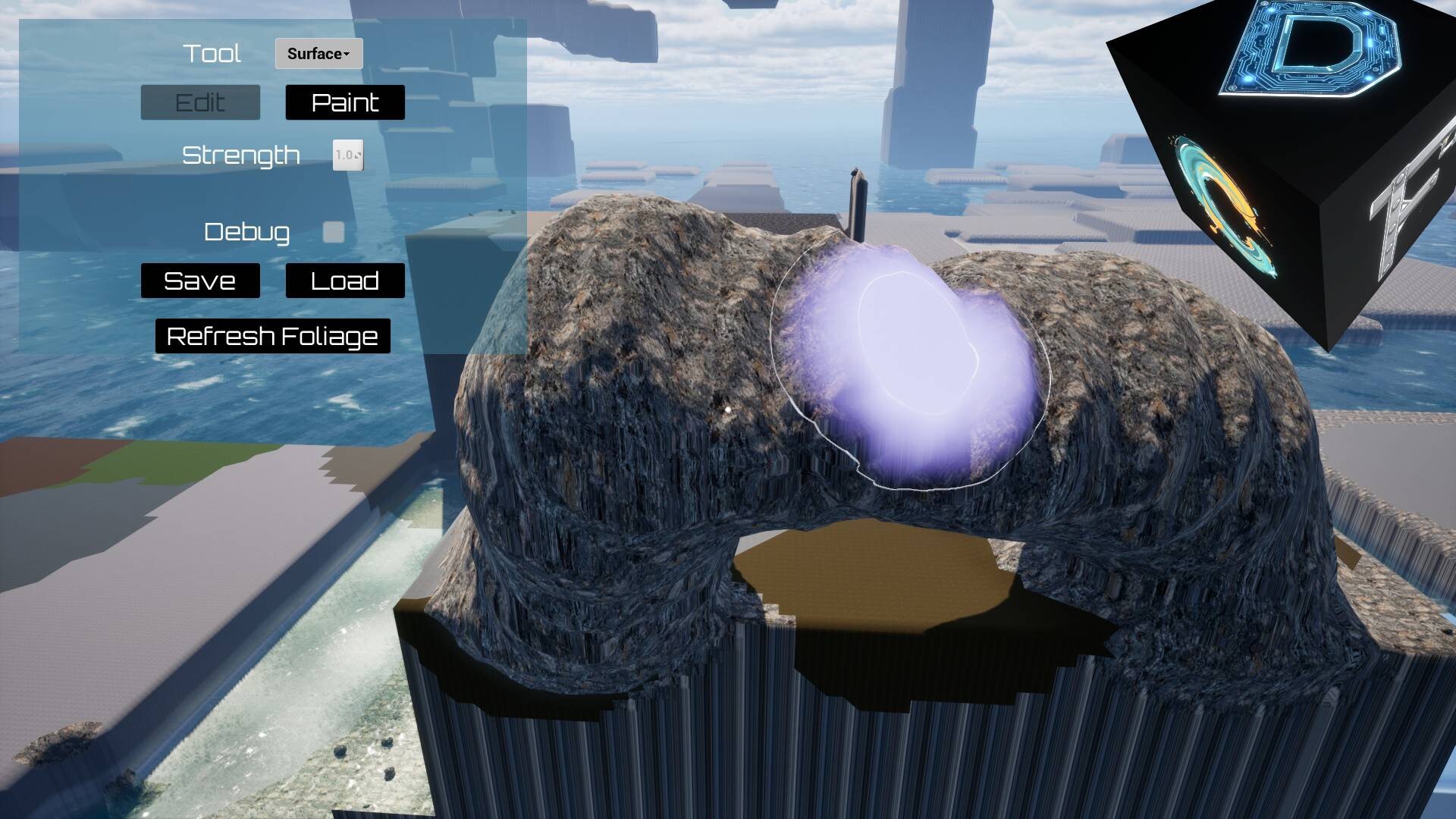Switch to the Paint mode tab

345,102
